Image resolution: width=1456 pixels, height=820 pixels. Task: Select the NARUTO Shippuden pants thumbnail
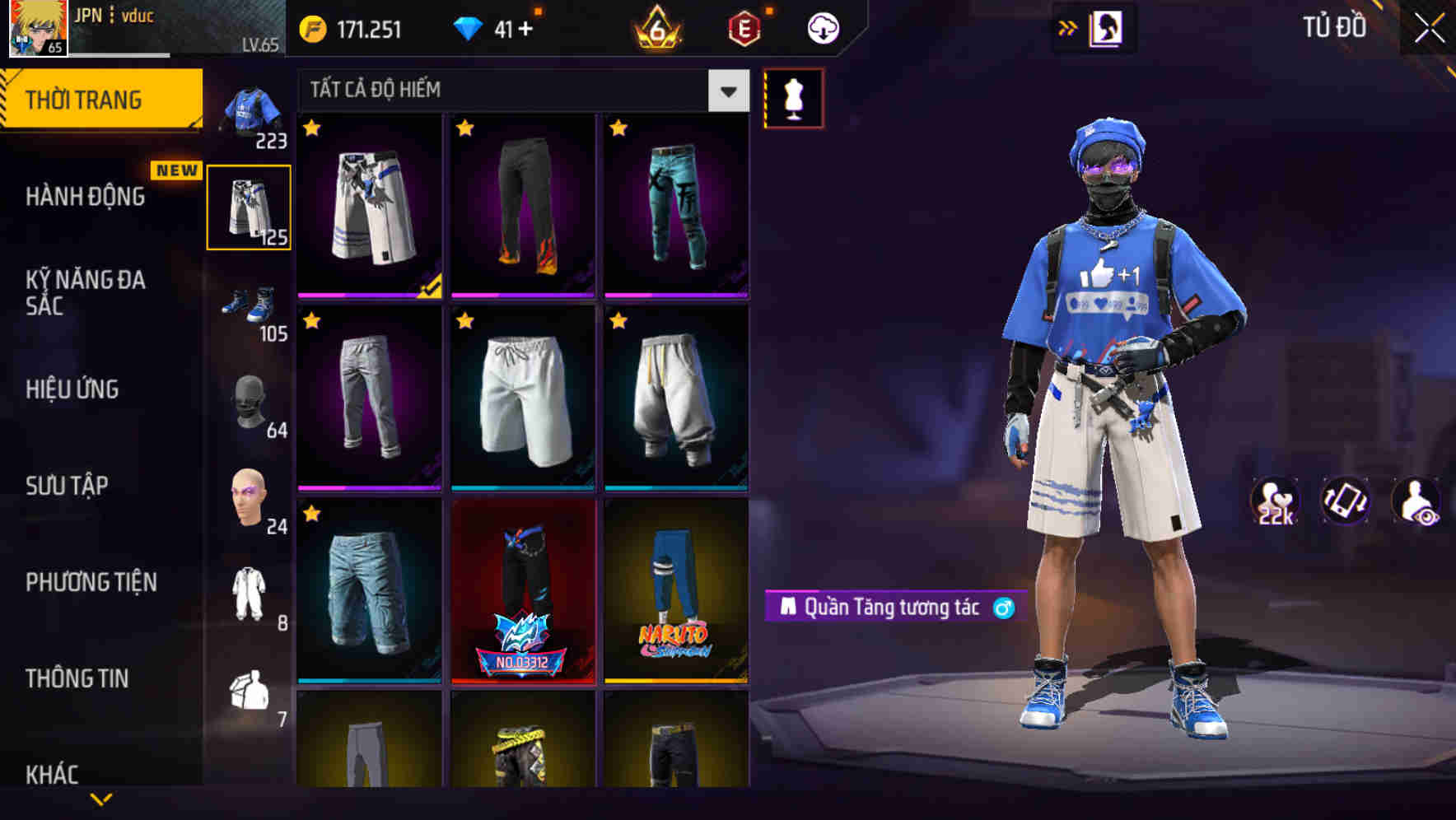tap(677, 601)
